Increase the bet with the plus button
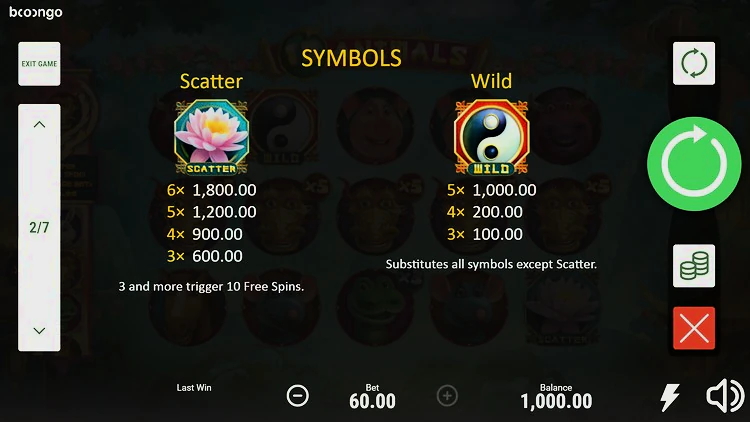This screenshot has height=422, width=750. [x=447, y=396]
